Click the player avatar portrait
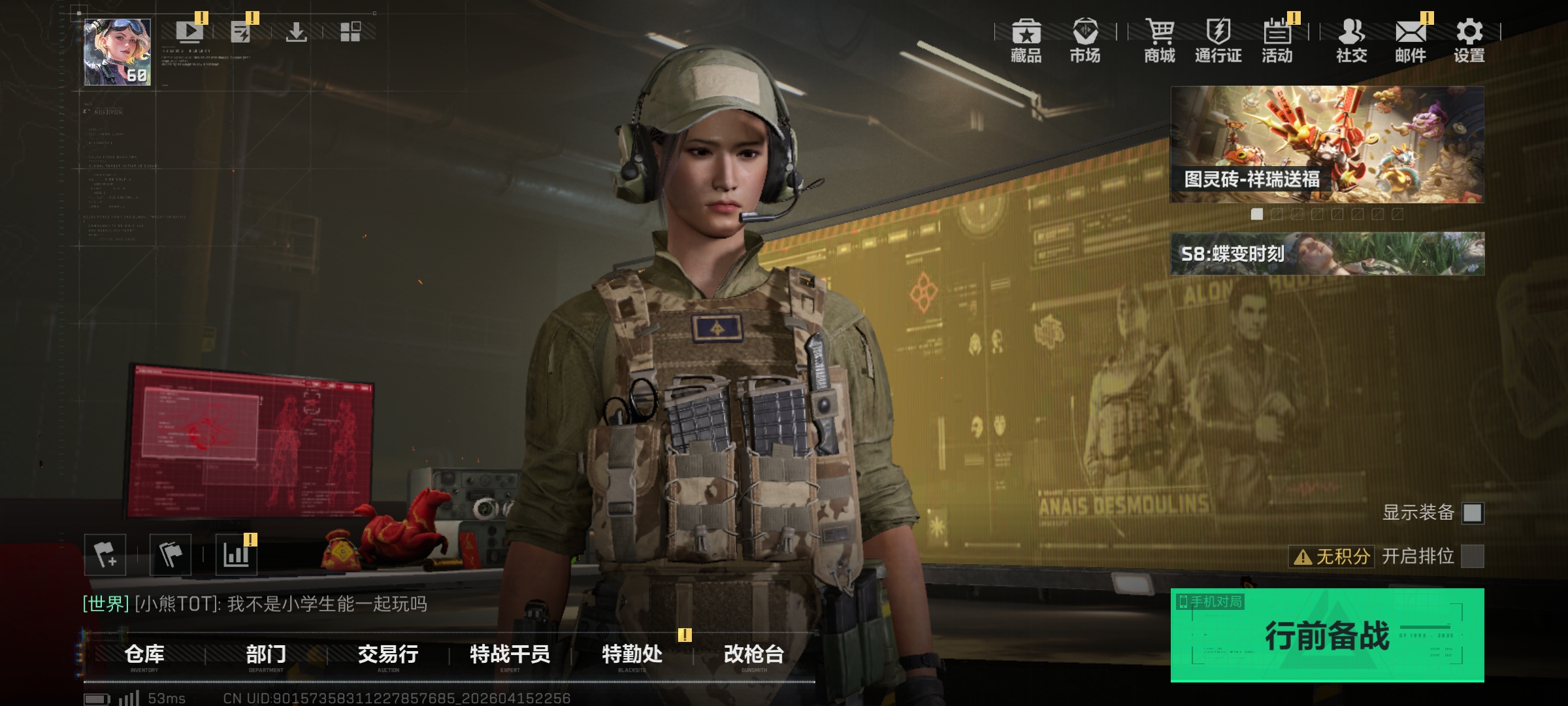This screenshot has width=1568, height=706. coord(118,52)
